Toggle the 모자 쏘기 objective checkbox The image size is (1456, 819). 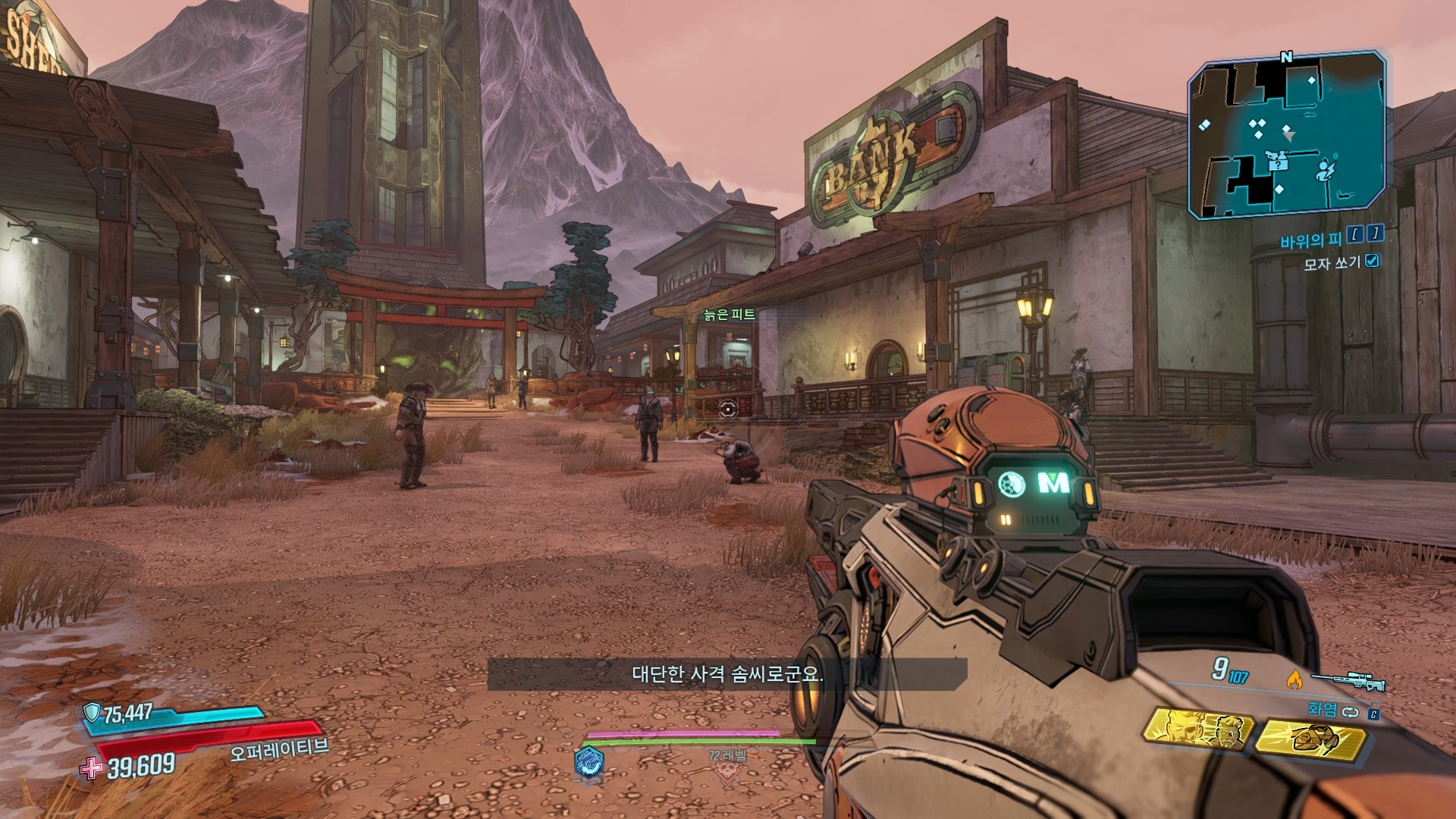[1371, 261]
